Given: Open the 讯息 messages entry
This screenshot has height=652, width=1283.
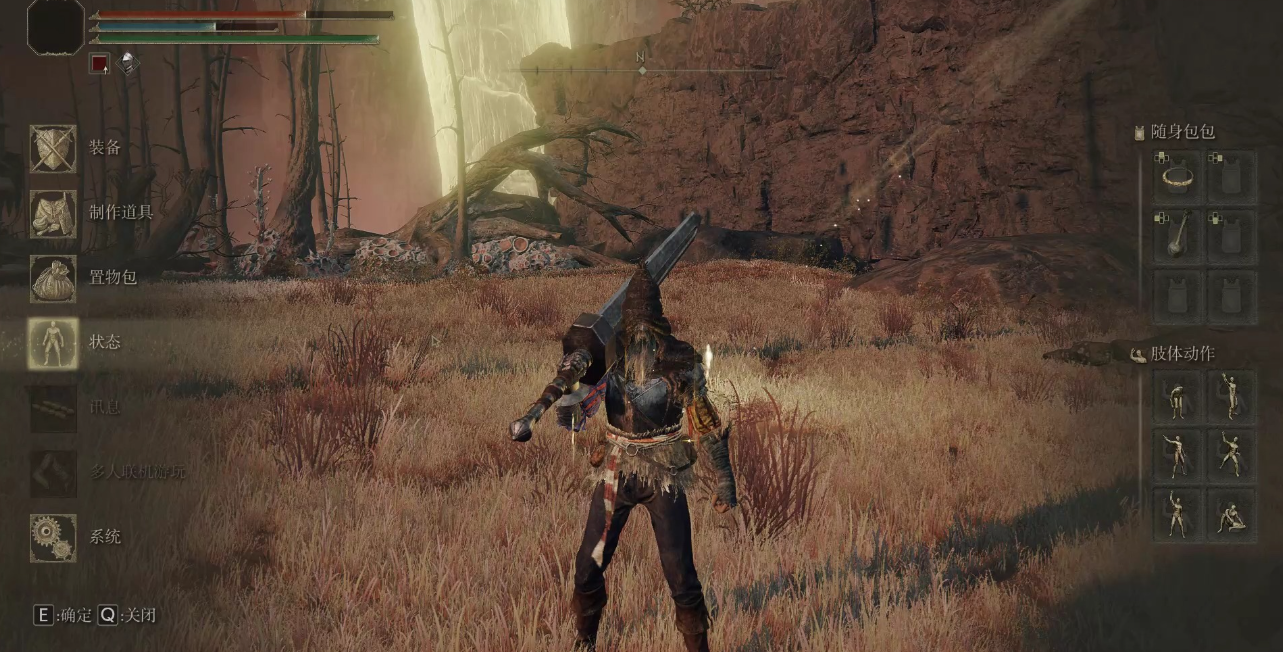Looking at the screenshot, I should (53, 407).
